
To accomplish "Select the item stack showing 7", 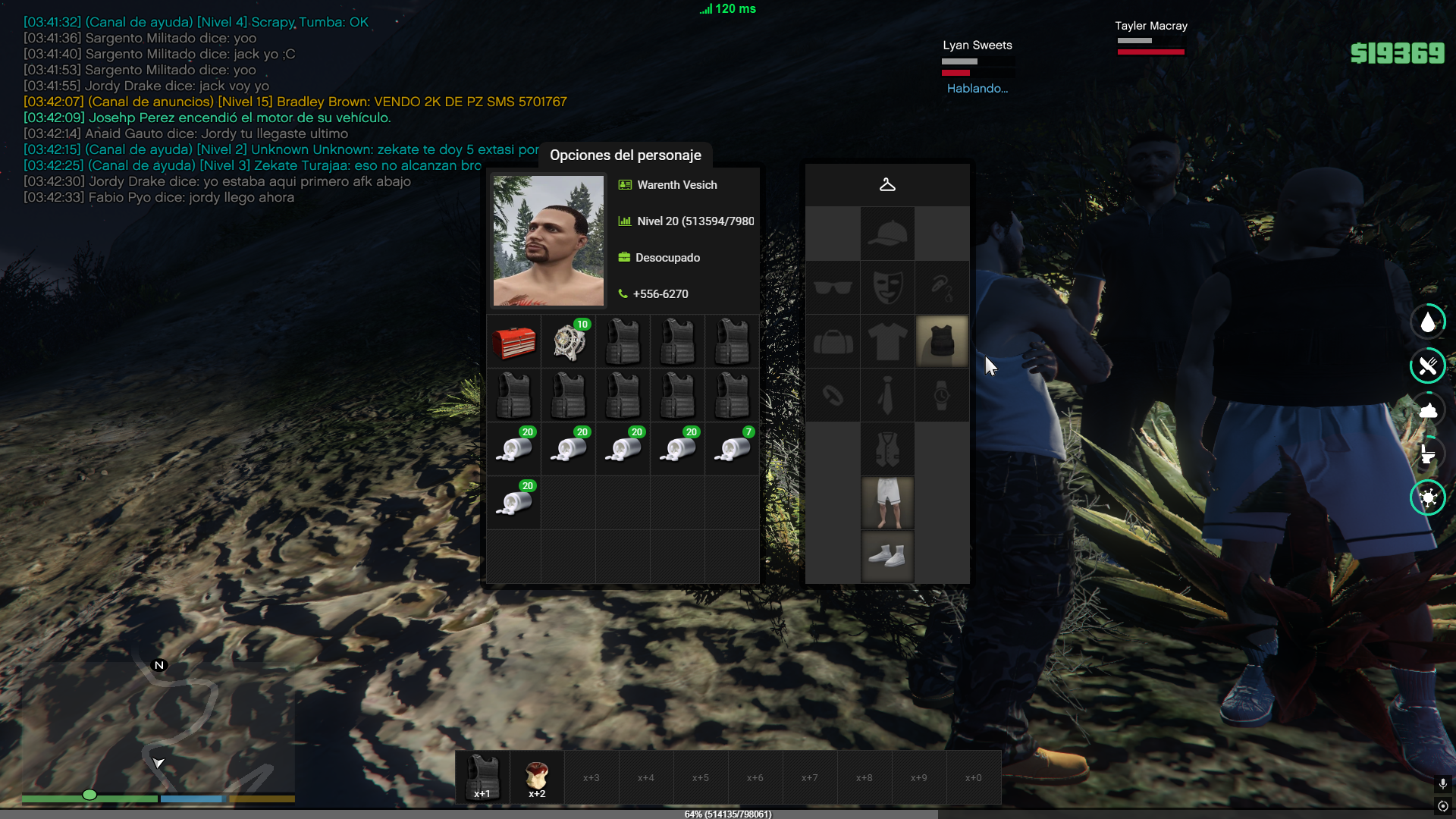I will pos(732,449).
